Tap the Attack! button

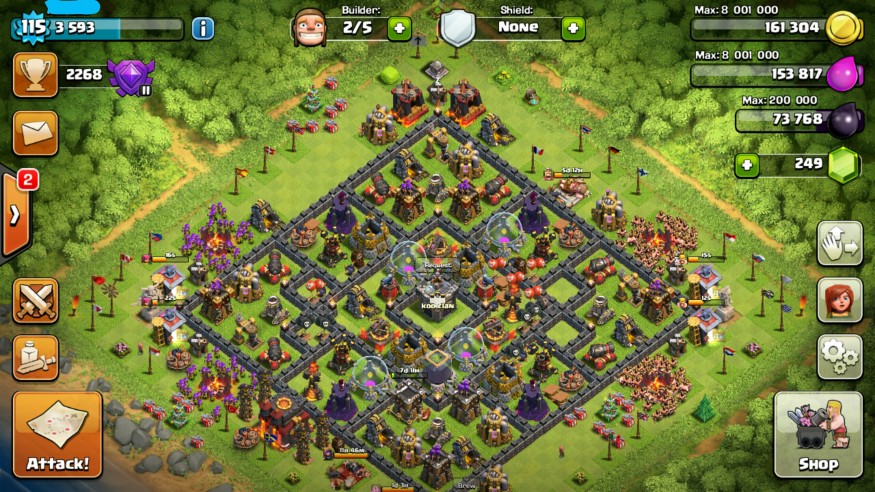click(x=57, y=434)
